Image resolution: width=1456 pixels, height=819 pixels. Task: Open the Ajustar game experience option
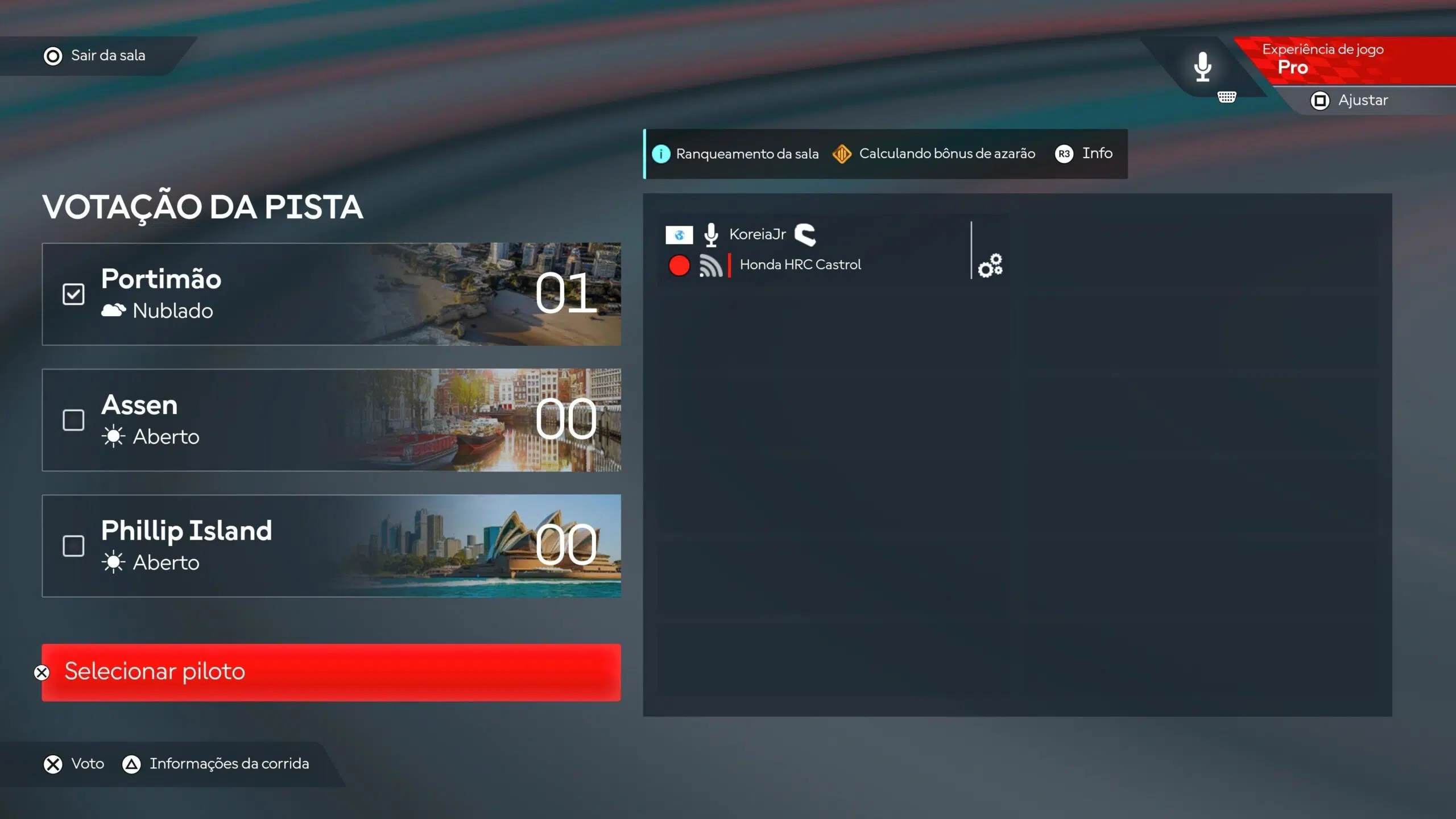[1350, 101]
